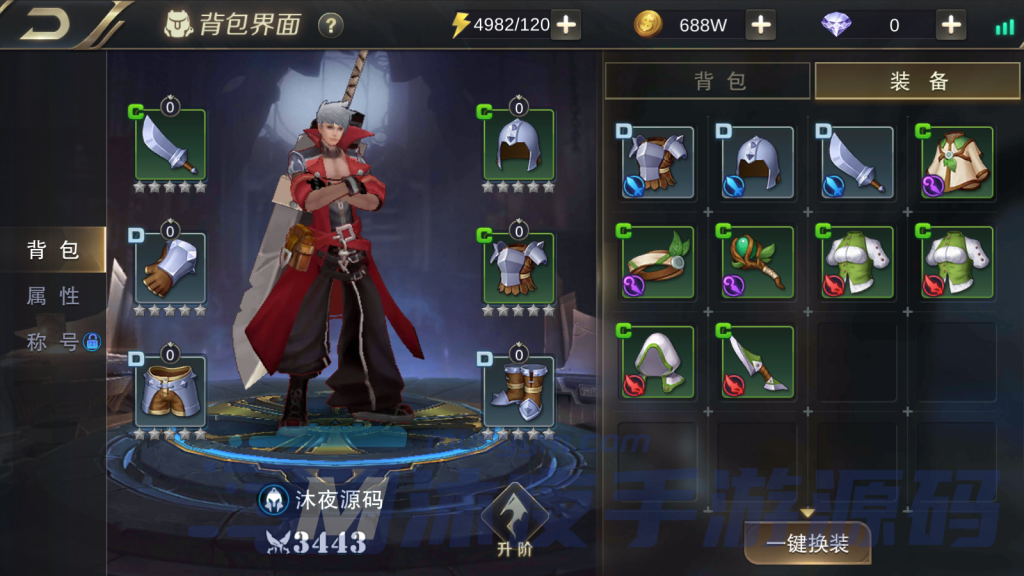Choose the green-gem wooden staff item
Screen dimensions: 1024x576
click(757, 262)
